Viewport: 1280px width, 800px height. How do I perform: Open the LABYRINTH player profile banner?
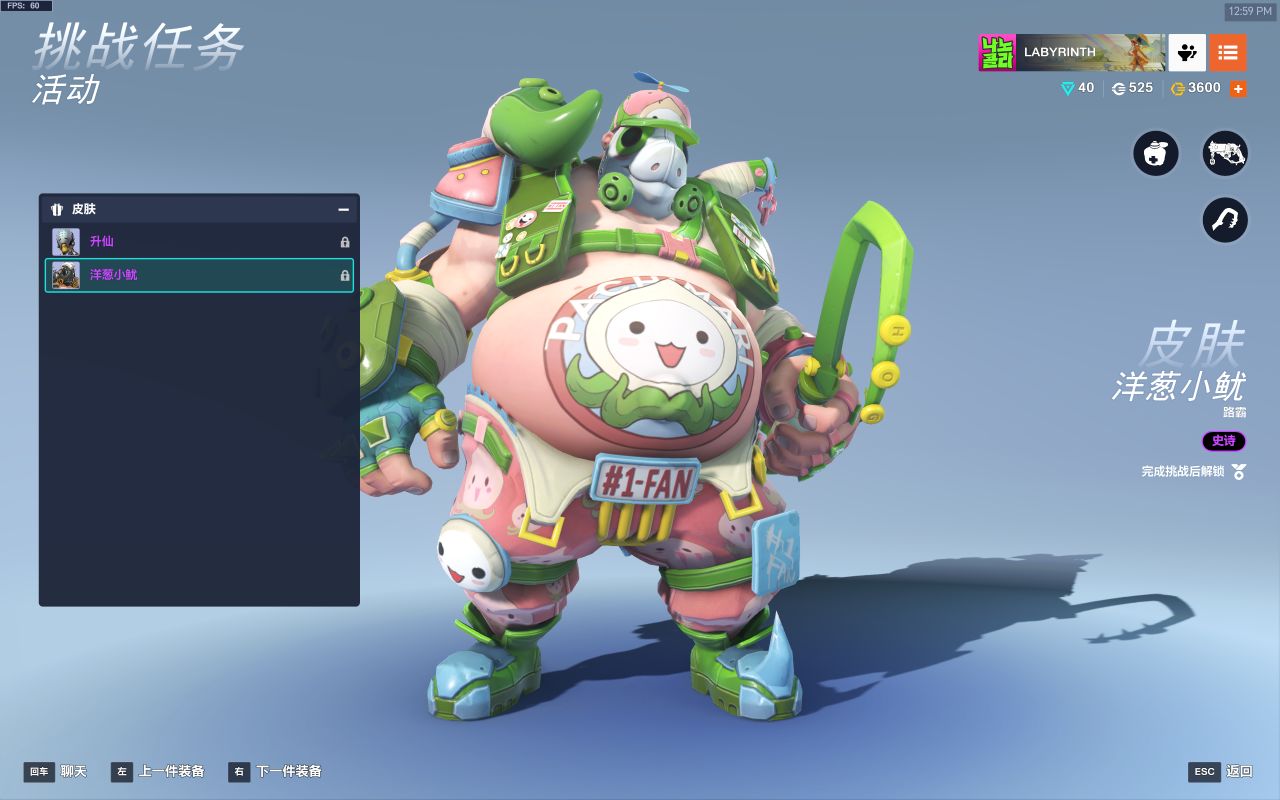pos(1071,52)
